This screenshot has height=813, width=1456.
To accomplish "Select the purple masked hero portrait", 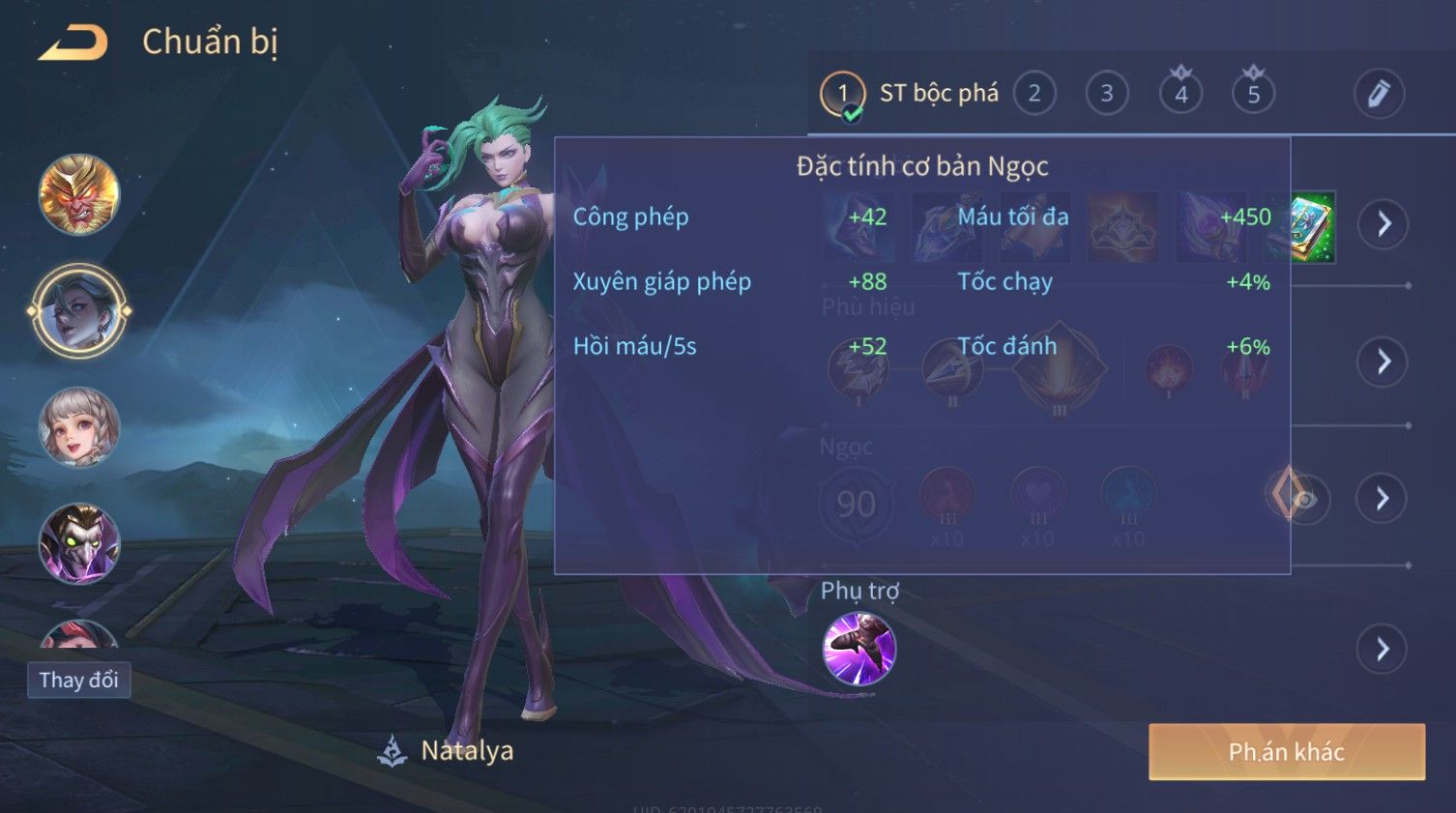I will 79,543.
